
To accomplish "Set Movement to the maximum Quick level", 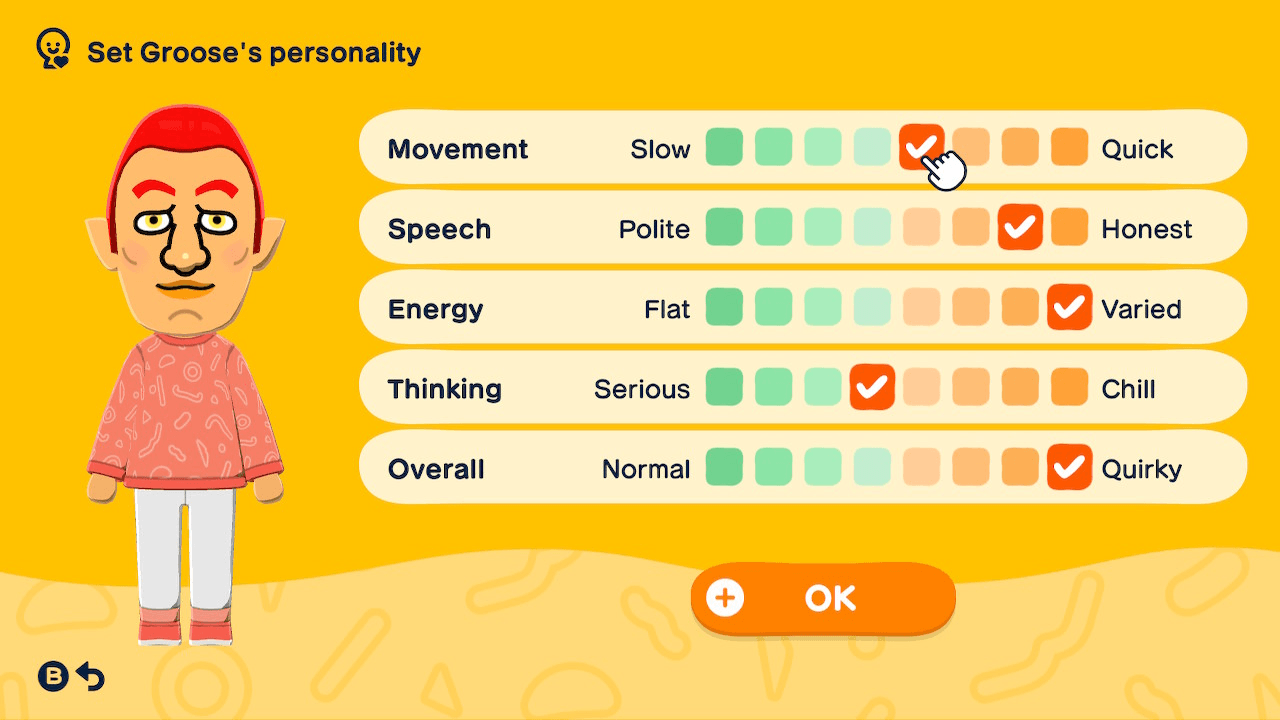I will tap(1069, 147).
